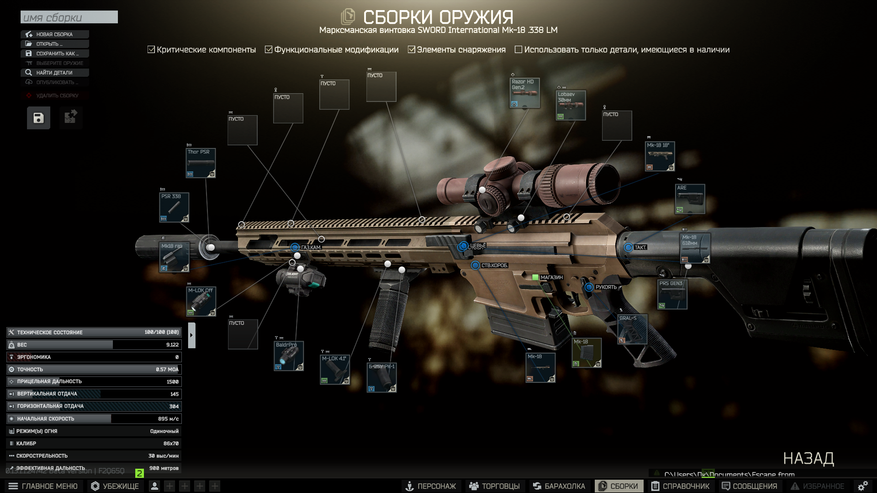Open Главное меню from bottom bar
877x493 pixels.
42,486
